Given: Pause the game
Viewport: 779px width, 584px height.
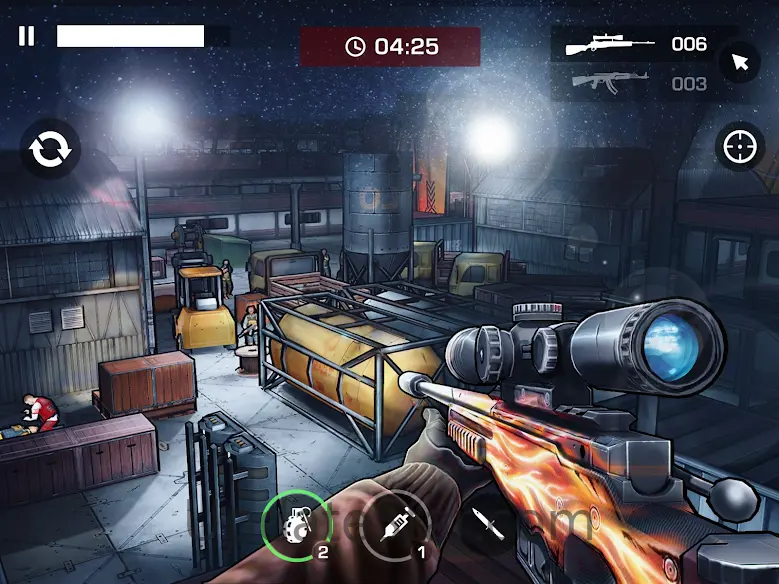Looking at the screenshot, I should pyautogui.click(x=27, y=37).
